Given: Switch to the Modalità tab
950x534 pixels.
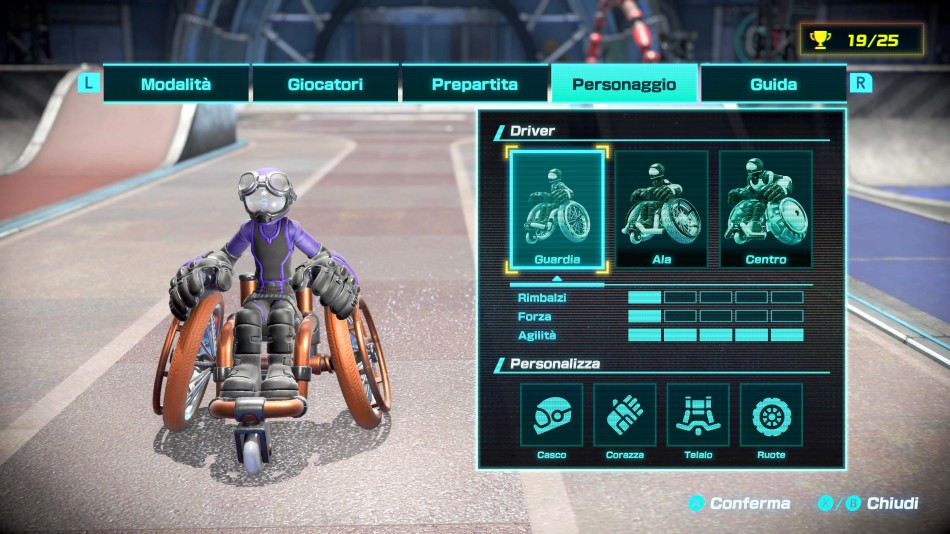Looking at the screenshot, I should coord(176,84).
